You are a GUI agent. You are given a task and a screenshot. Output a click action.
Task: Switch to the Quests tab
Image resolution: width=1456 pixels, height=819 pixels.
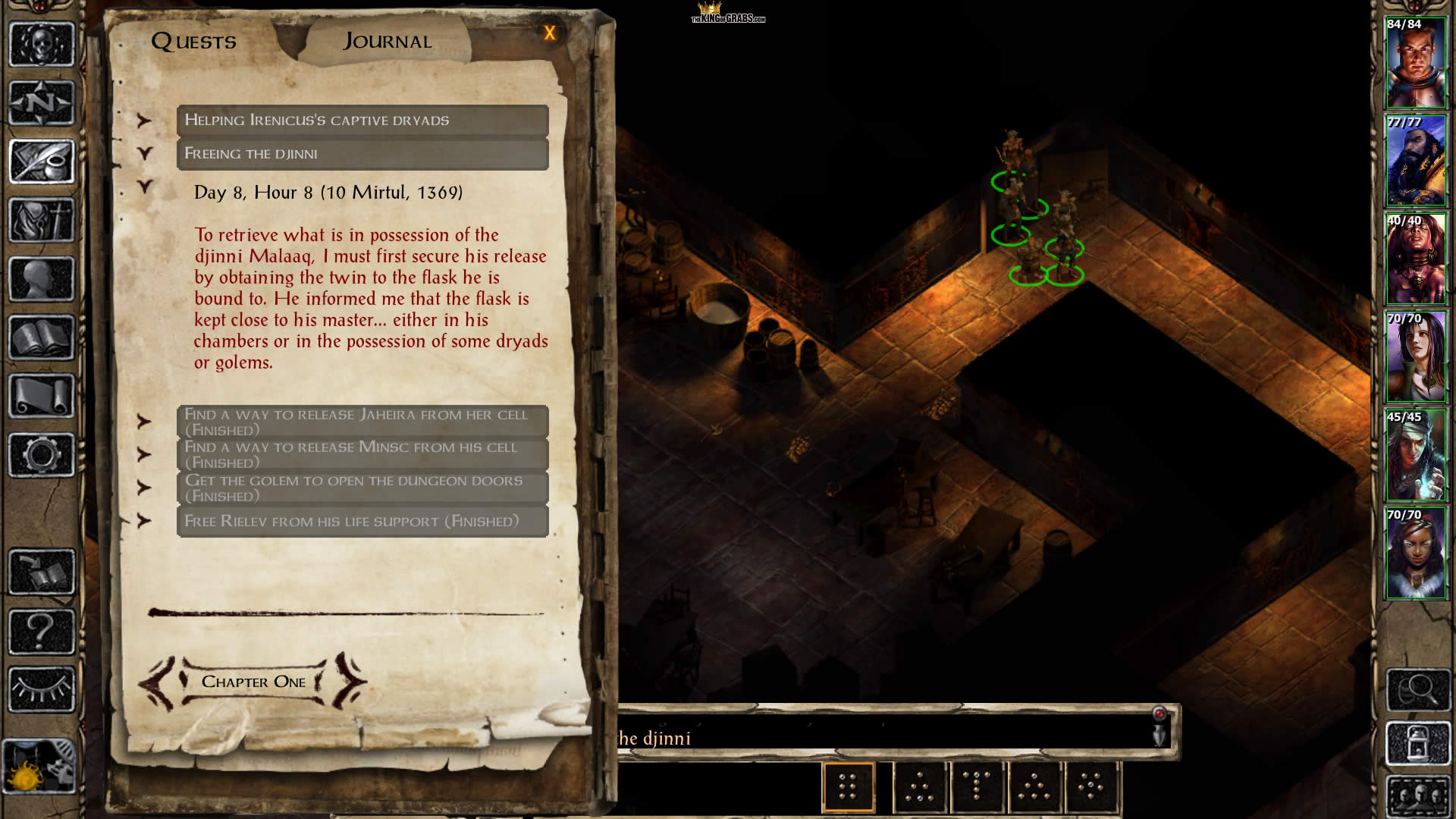tap(193, 42)
